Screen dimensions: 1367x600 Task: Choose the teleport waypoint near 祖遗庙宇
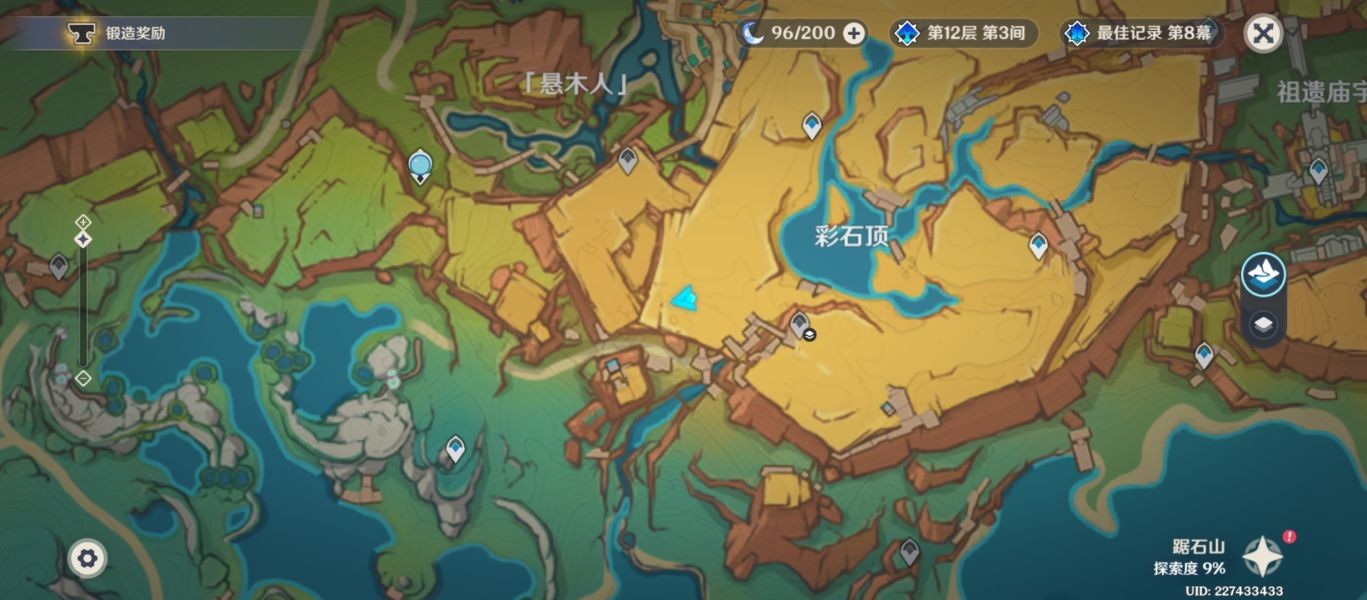[x=1318, y=170]
